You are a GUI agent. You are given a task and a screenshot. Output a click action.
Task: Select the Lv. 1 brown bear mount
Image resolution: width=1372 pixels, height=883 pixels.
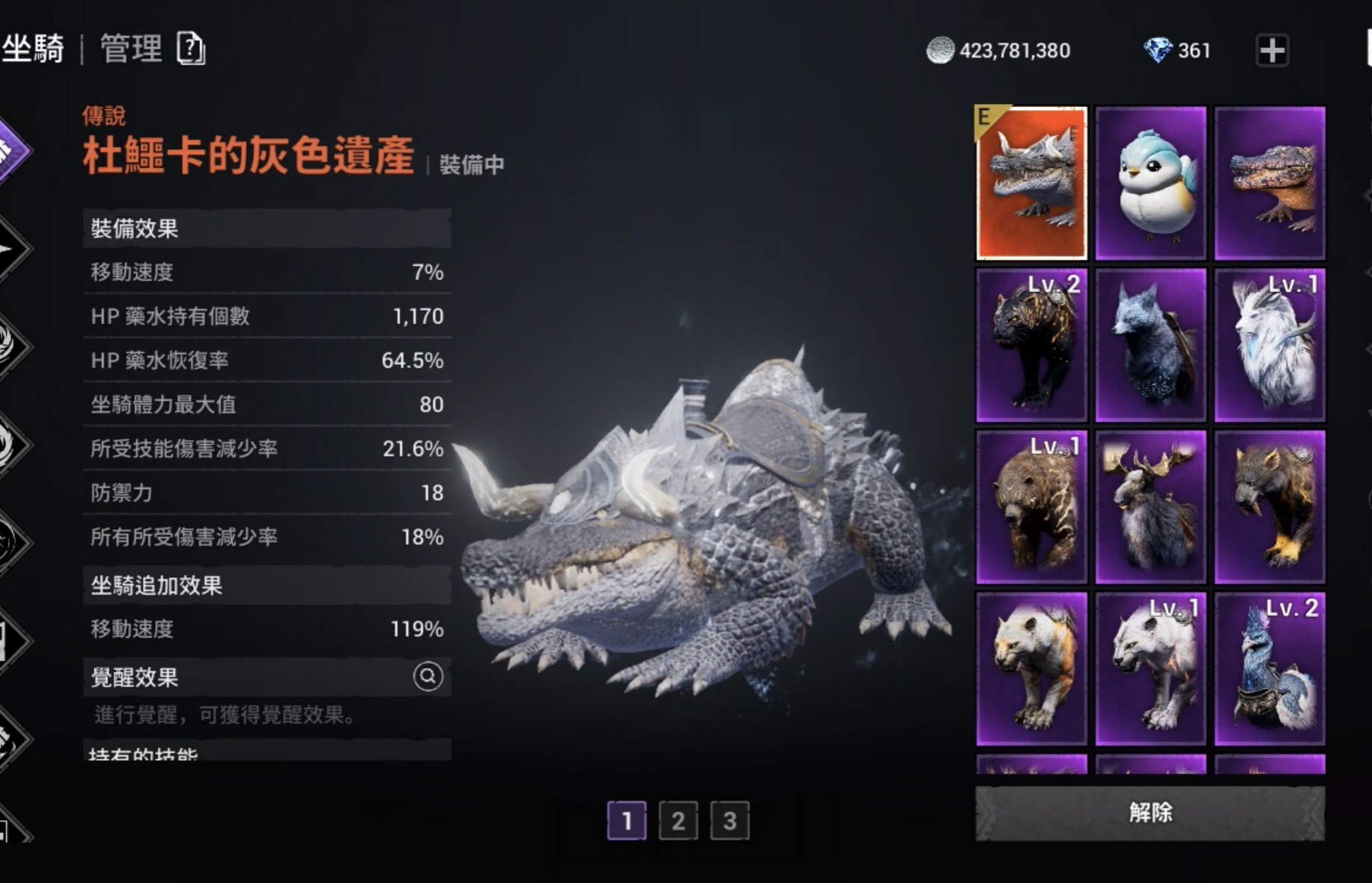coord(1031,507)
